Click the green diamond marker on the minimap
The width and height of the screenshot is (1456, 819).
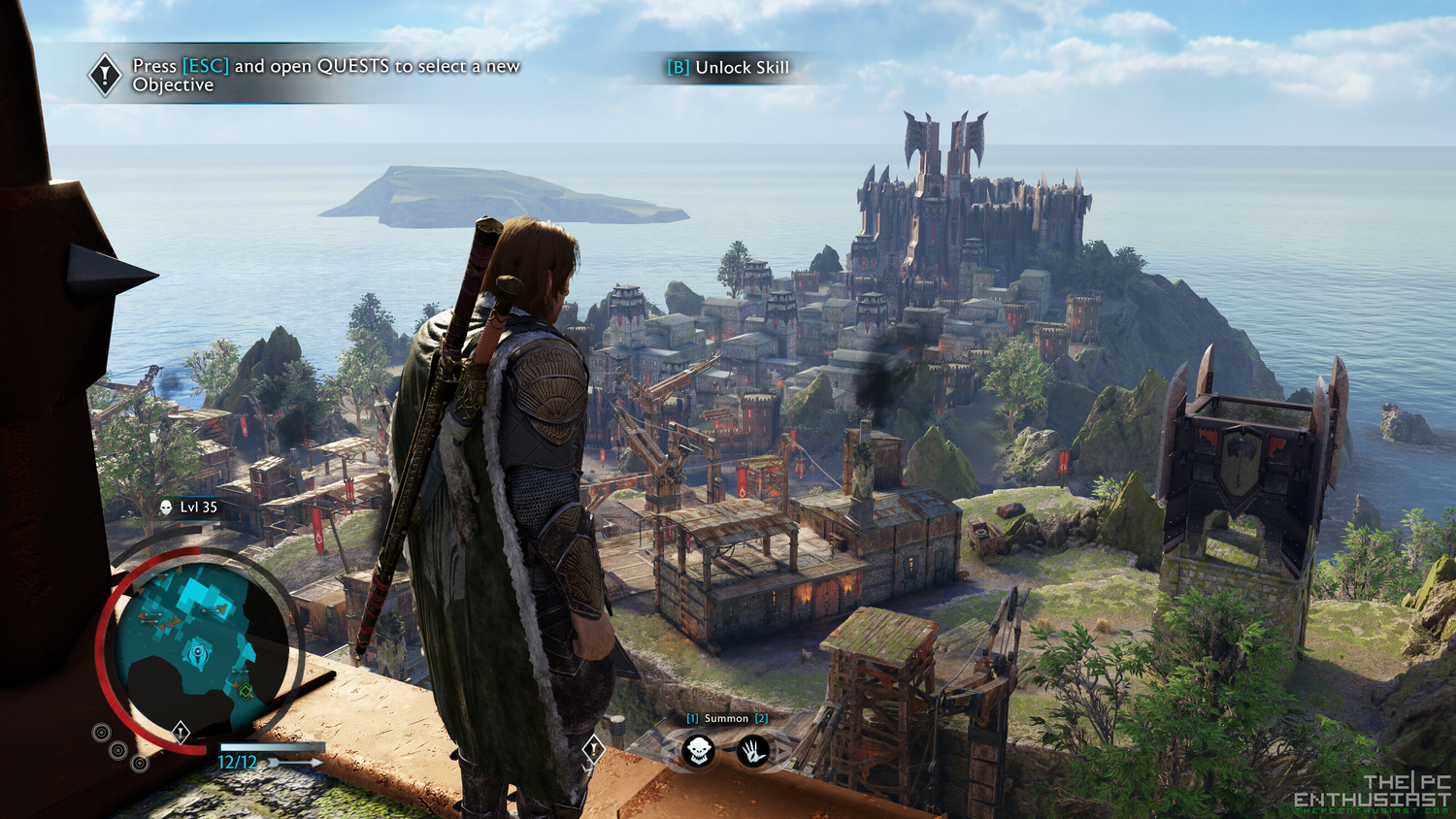pyautogui.click(x=246, y=690)
